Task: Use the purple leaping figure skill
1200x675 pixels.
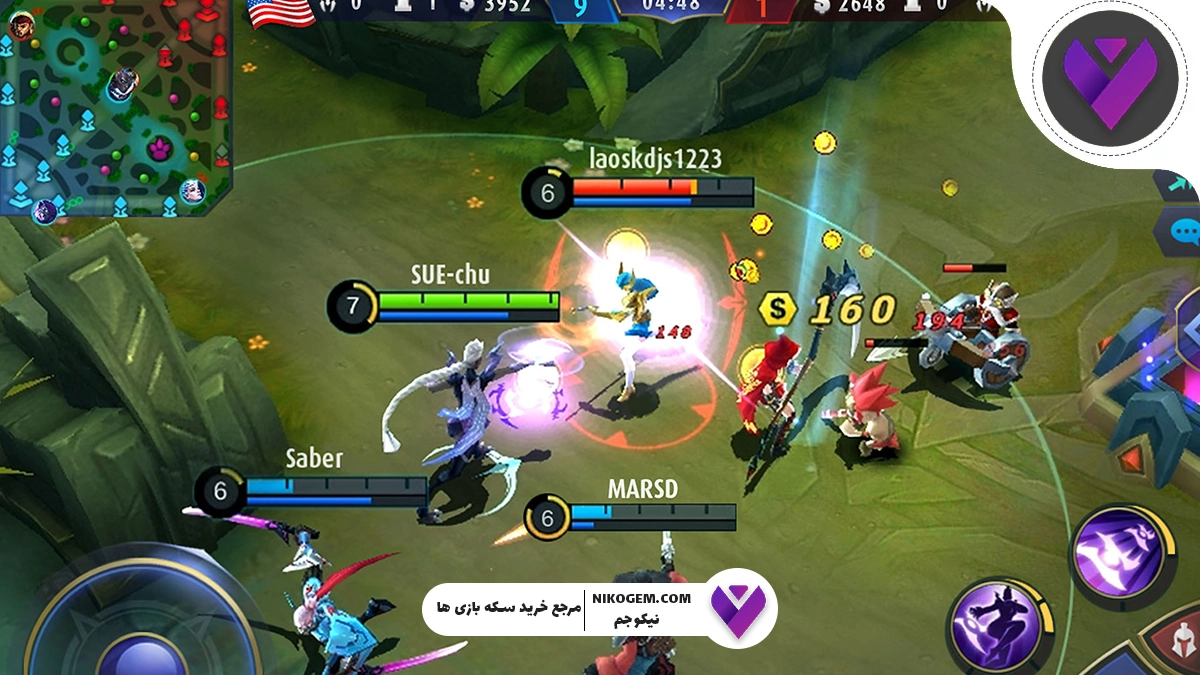Action: (x=994, y=626)
